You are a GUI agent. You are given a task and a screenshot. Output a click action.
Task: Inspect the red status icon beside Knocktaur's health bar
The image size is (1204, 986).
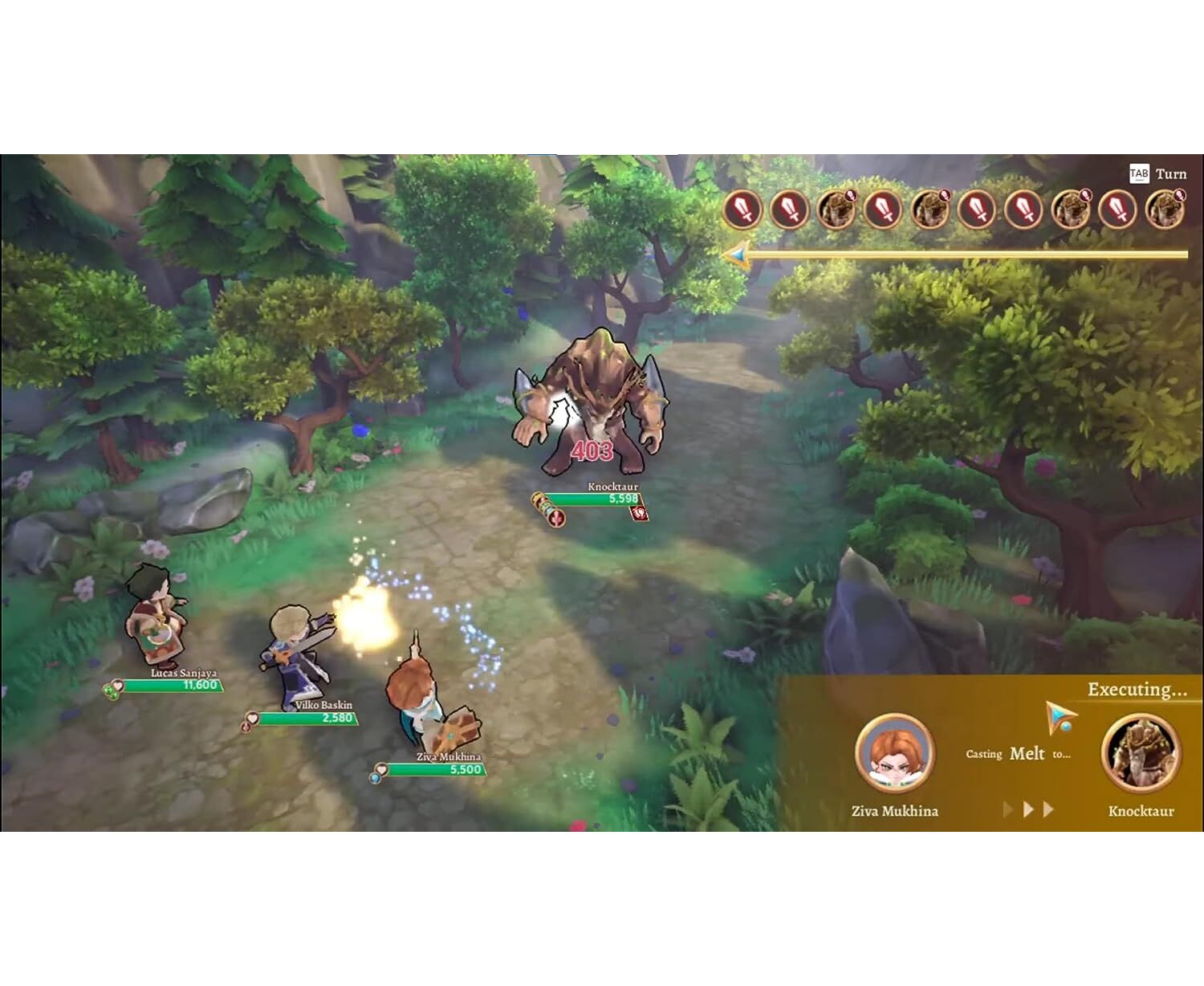pos(639,513)
